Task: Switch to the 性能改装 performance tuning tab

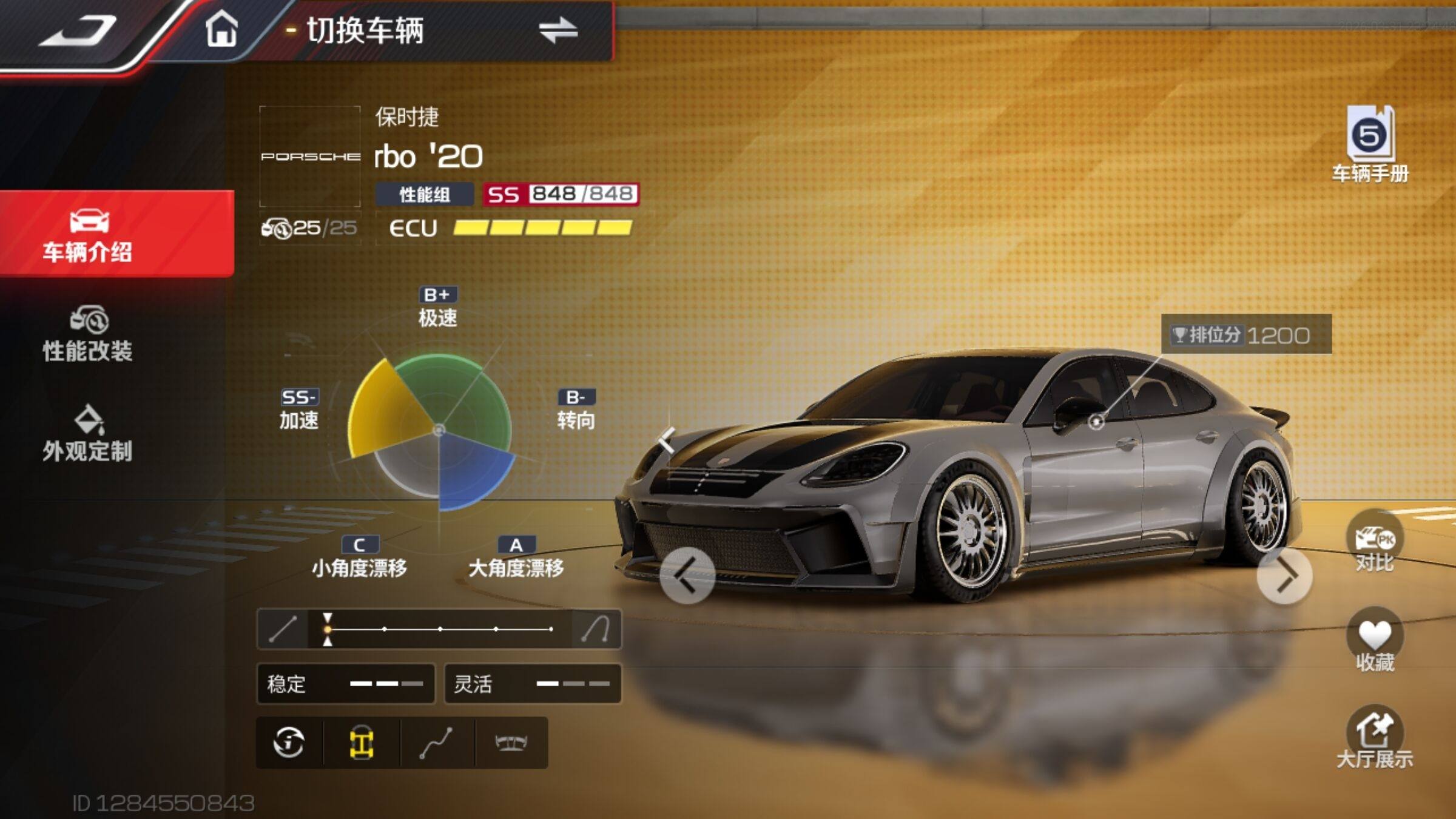Action: click(89, 335)
